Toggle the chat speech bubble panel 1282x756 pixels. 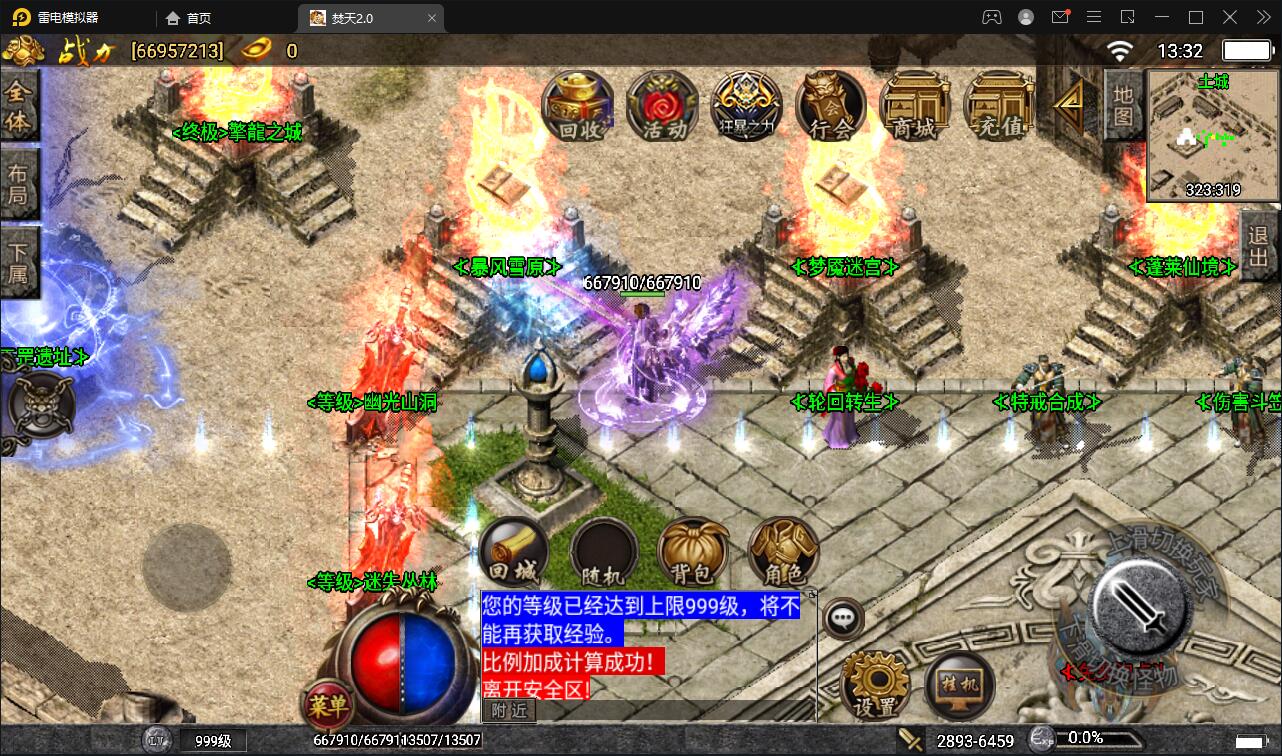coord(845,617)
